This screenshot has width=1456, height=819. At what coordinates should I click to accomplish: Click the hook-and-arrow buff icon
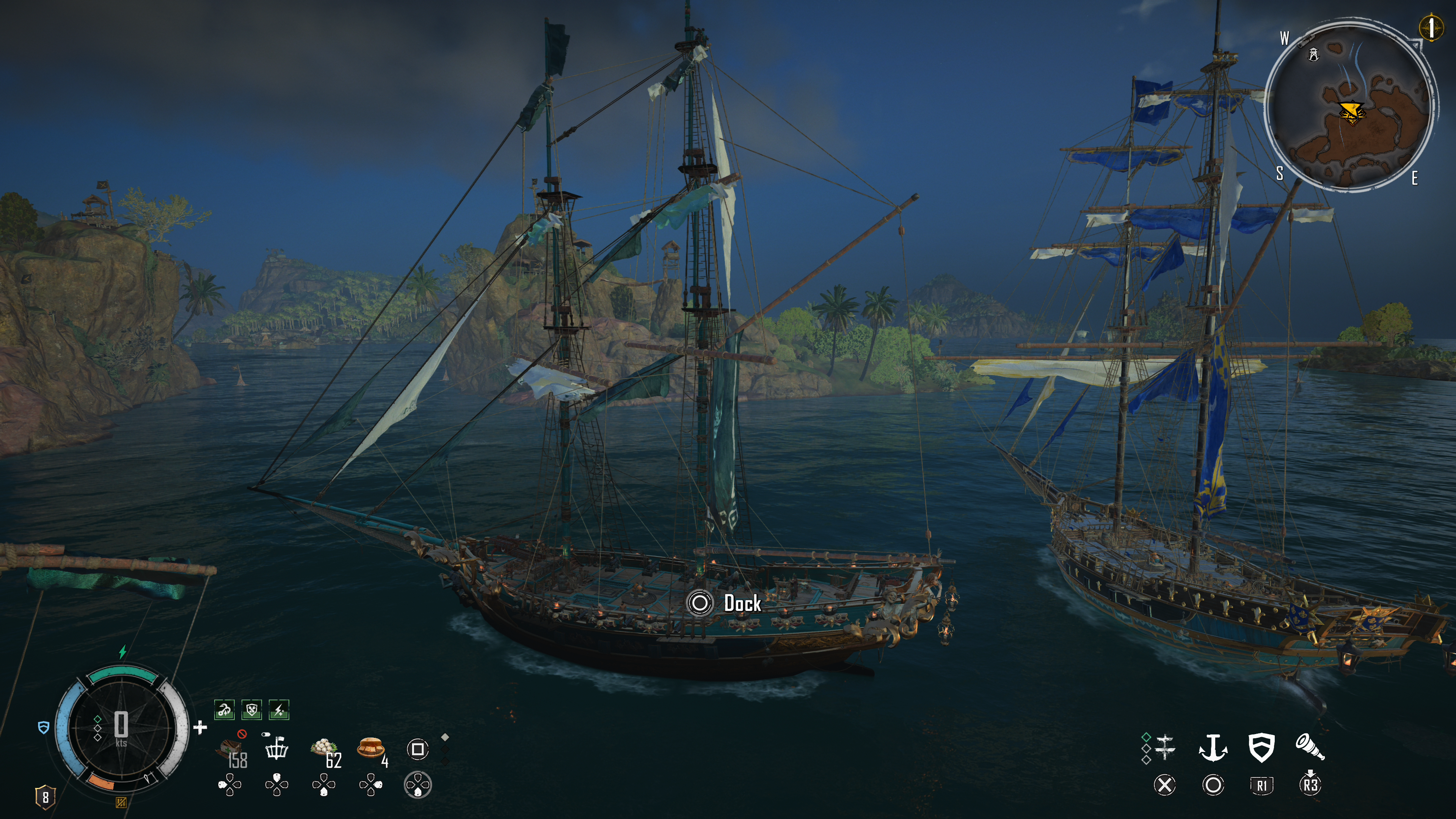click(x=224, y=709)
